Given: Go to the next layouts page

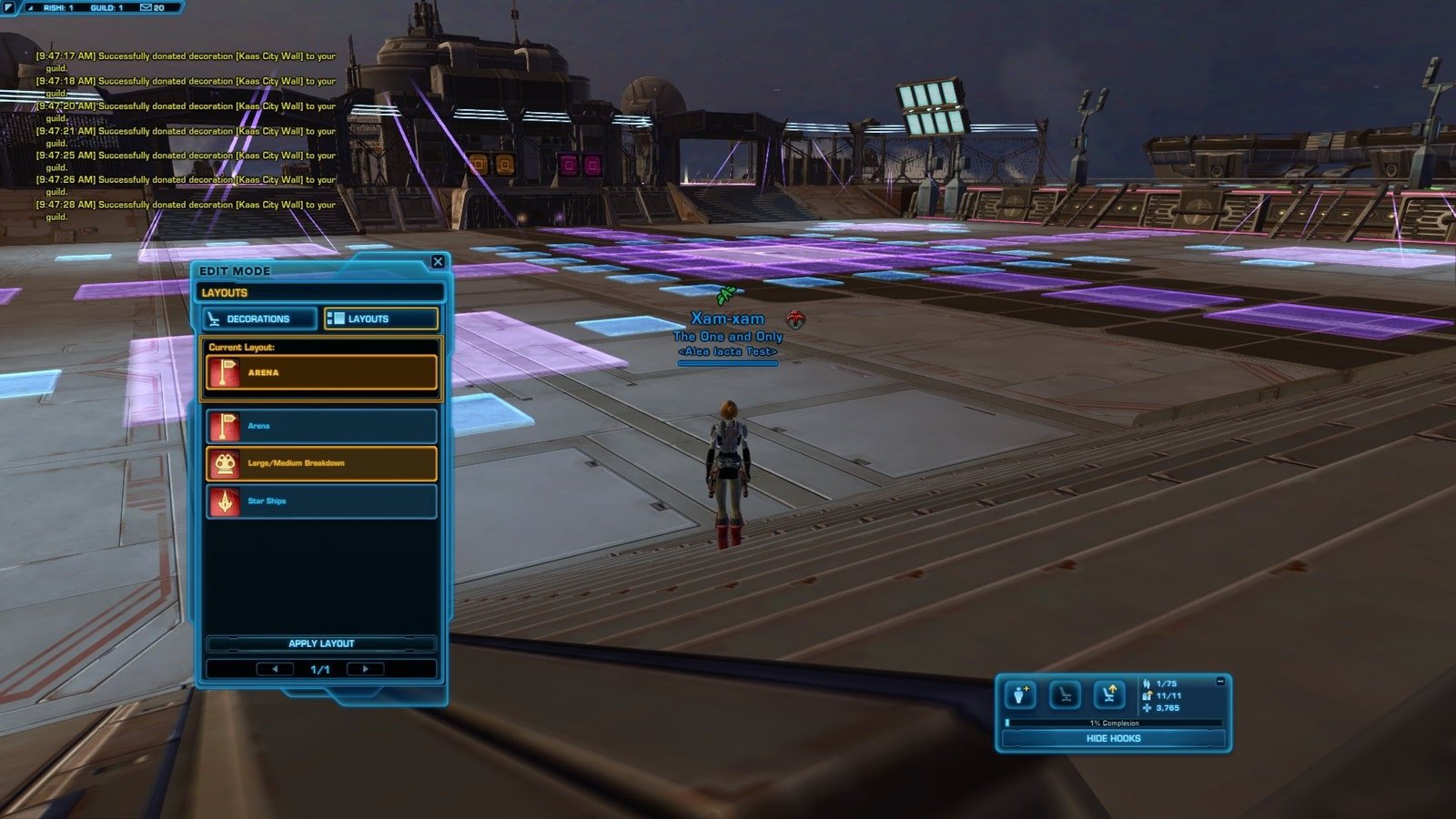Looking at the screenshot, I should click(366, 669).
